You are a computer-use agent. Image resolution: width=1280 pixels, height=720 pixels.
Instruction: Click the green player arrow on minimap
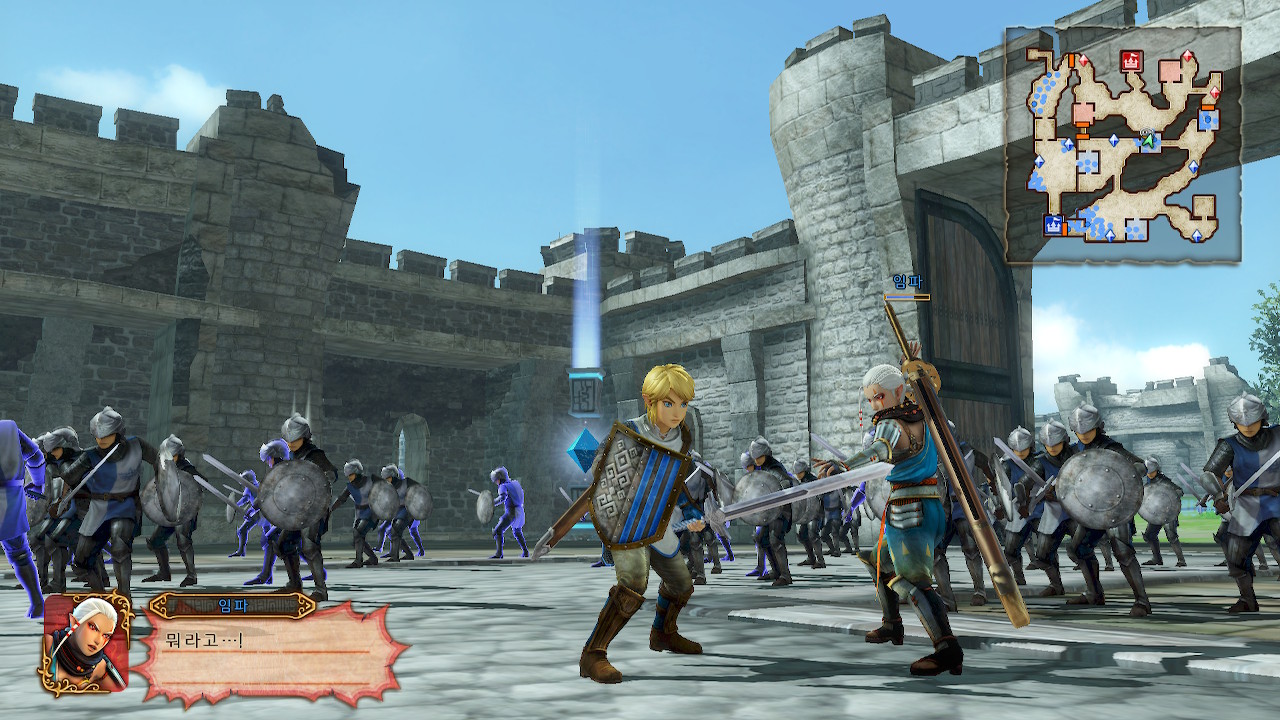[x=1148, y=141]
